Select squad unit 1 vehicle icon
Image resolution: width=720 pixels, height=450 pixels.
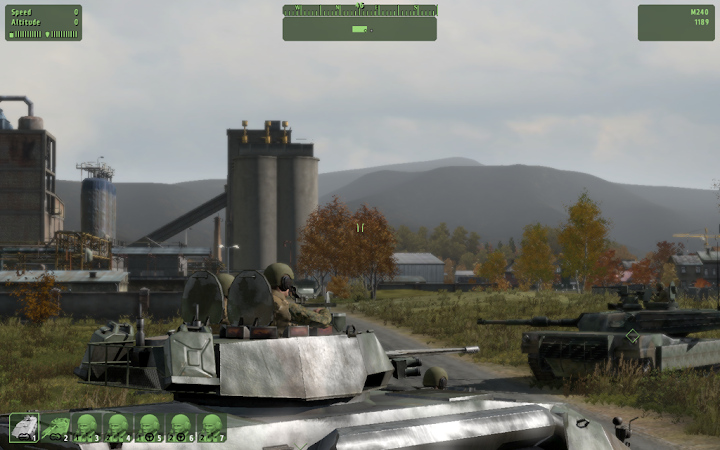click(24, 427)
